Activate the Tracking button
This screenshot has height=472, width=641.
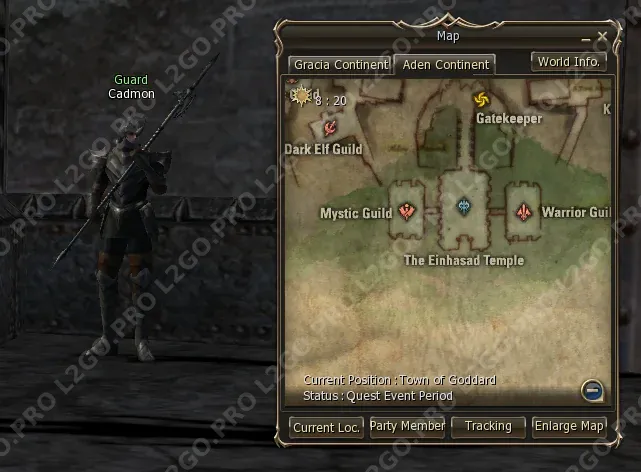coord(488,426)
